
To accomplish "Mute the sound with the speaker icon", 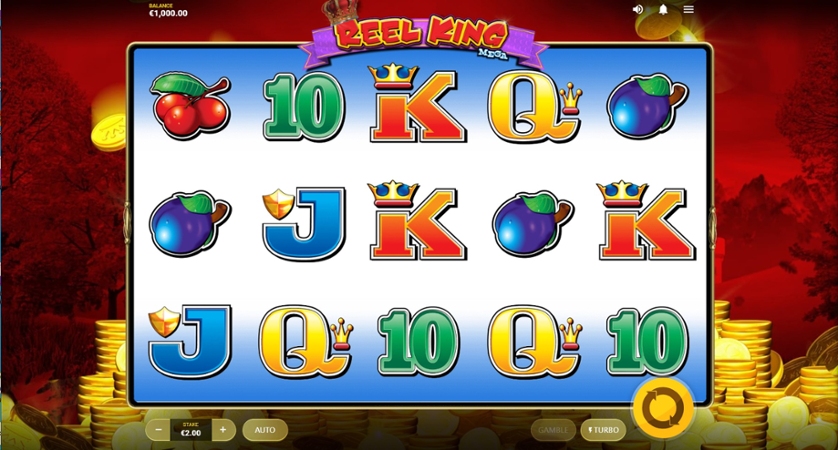I will pyautogui.click(x=638, y=9).
